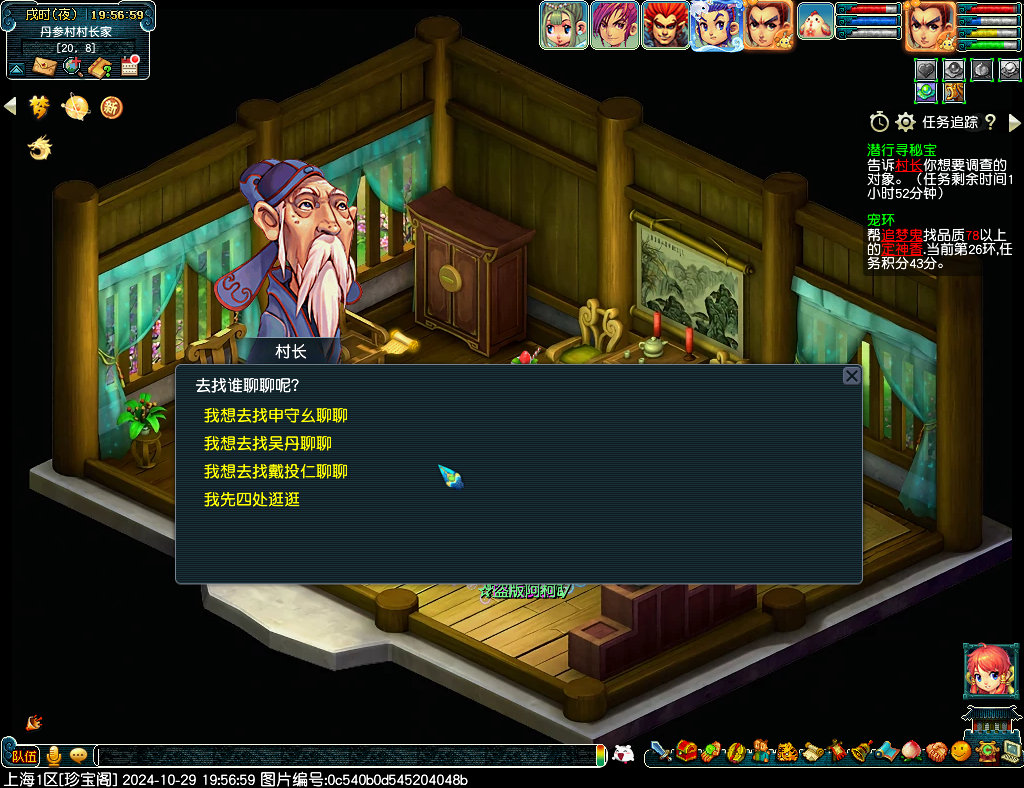Choose to chat with 申守幺
Viewport: 1024px width, 788px height.
tap(276, 415)
